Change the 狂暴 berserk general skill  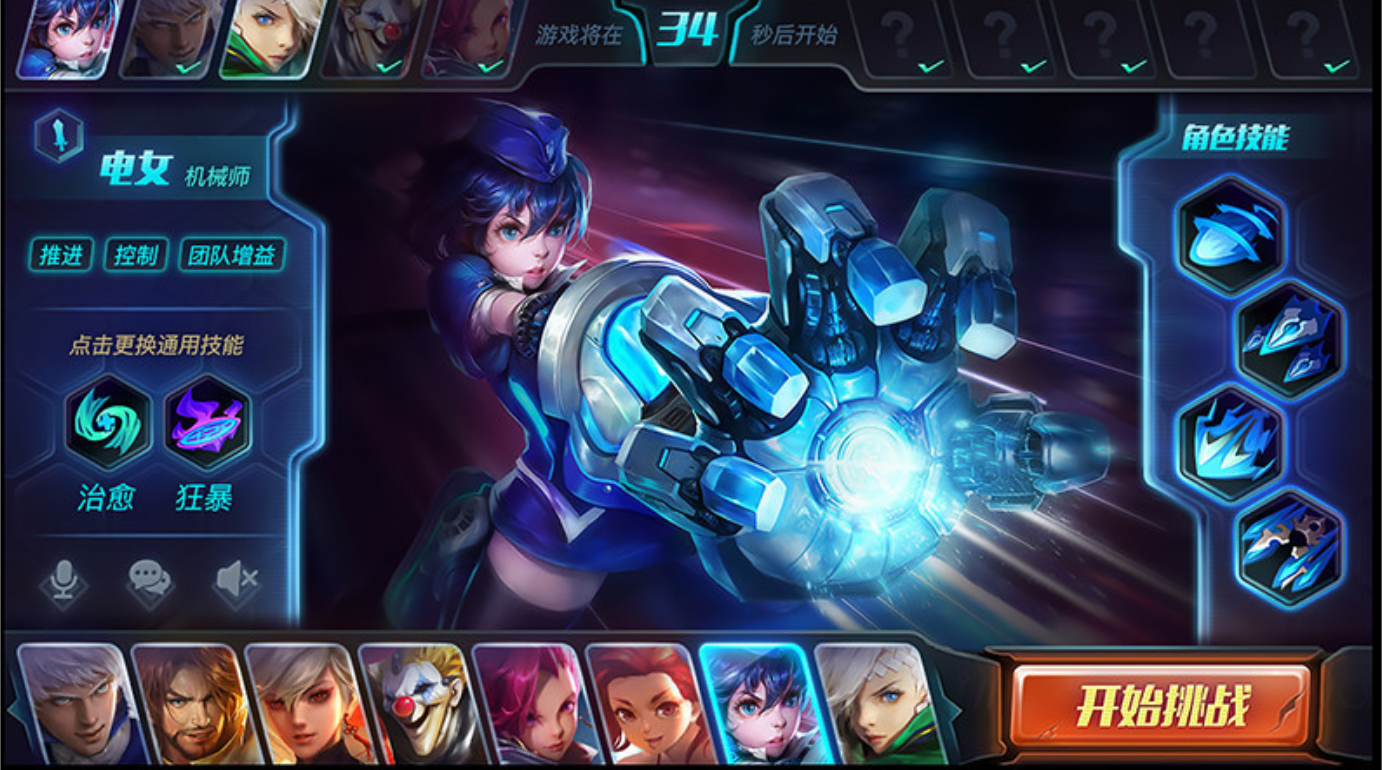(x=207, y=423)
